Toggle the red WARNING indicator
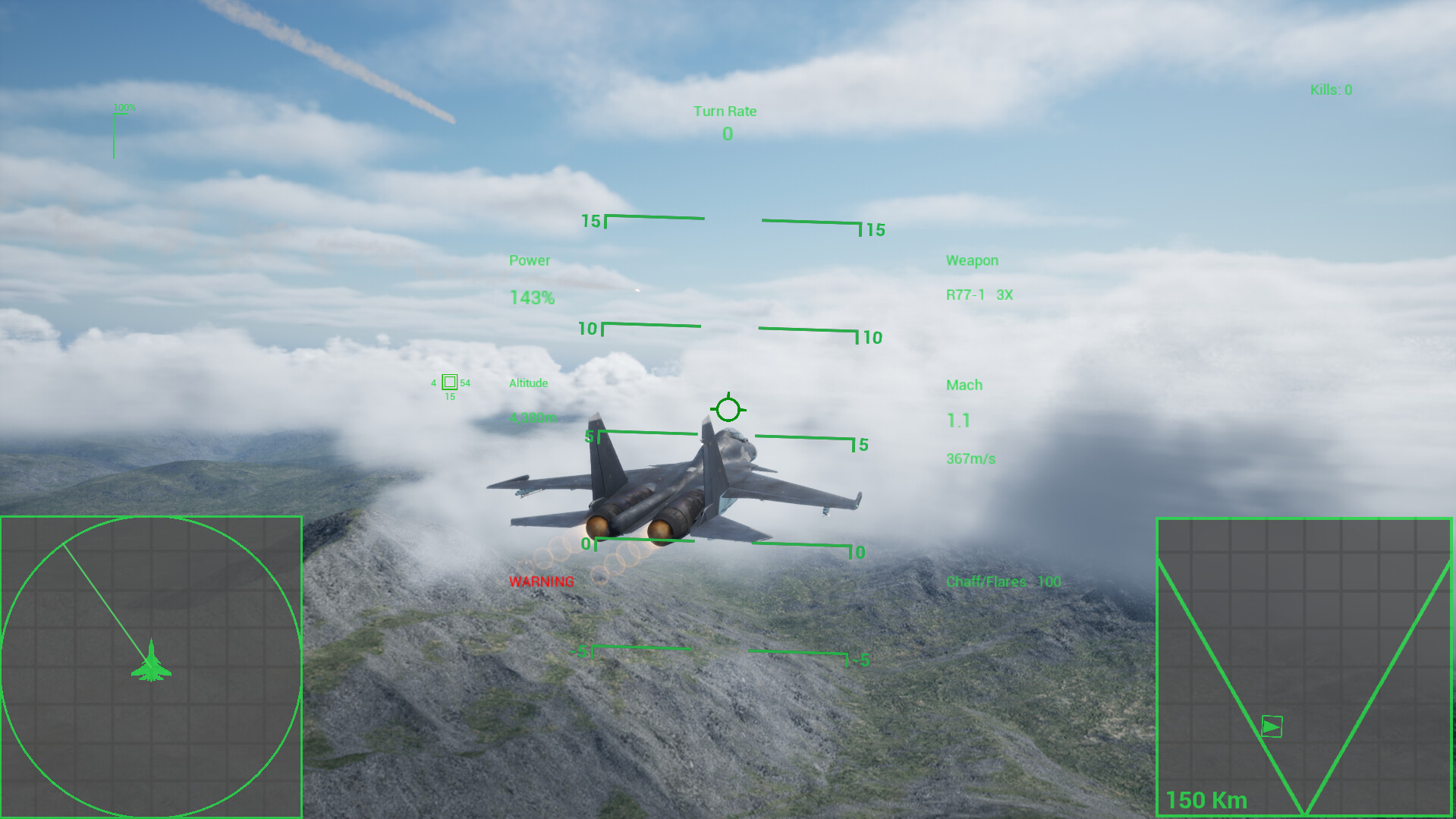The image size is (1456, 819). (x=542, y=581)
